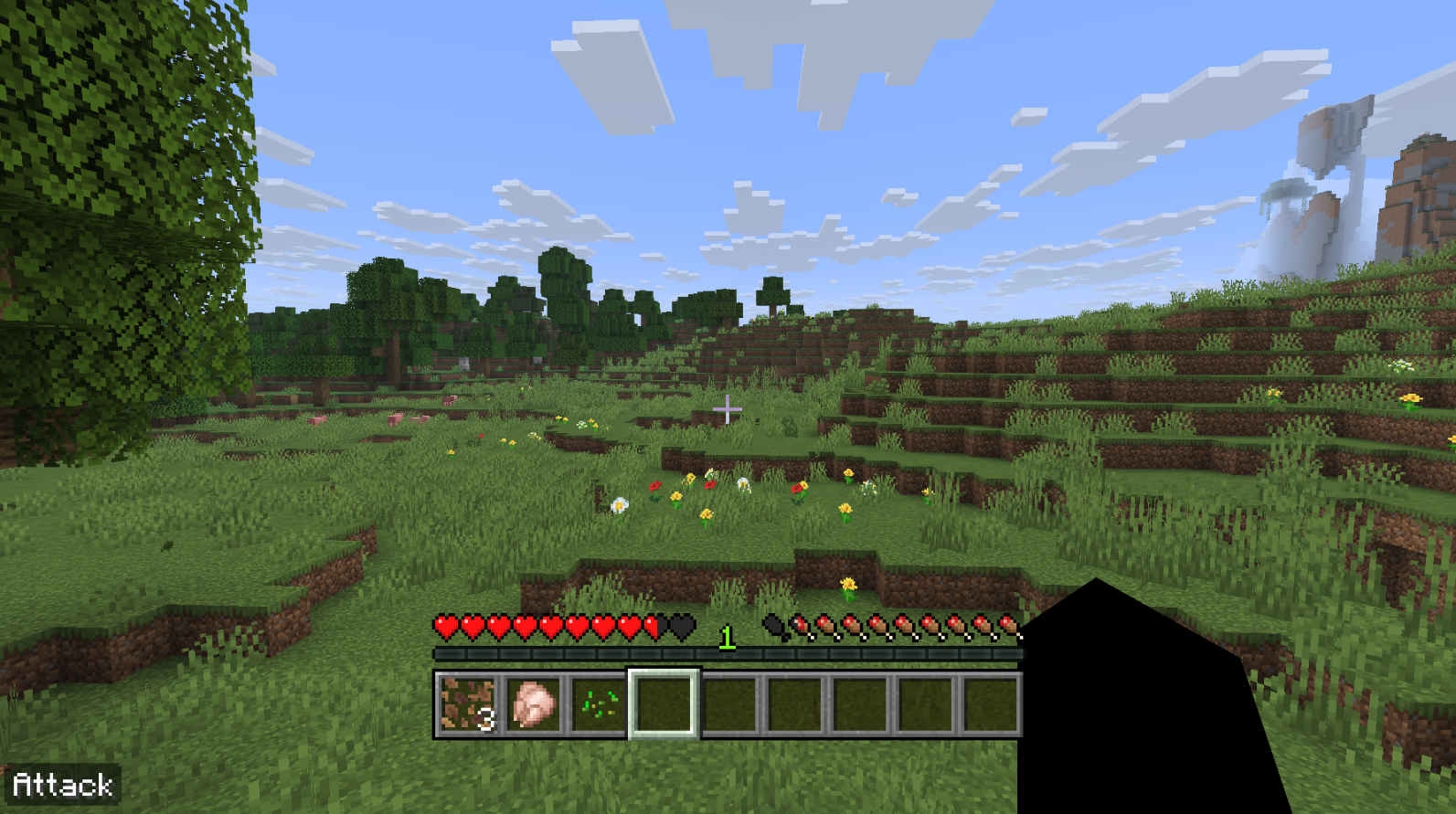The width and height of the screenshot is (1456, 814).
Task: Click the currently highlighted empty hotbar slot
Action: coord(662,703)
